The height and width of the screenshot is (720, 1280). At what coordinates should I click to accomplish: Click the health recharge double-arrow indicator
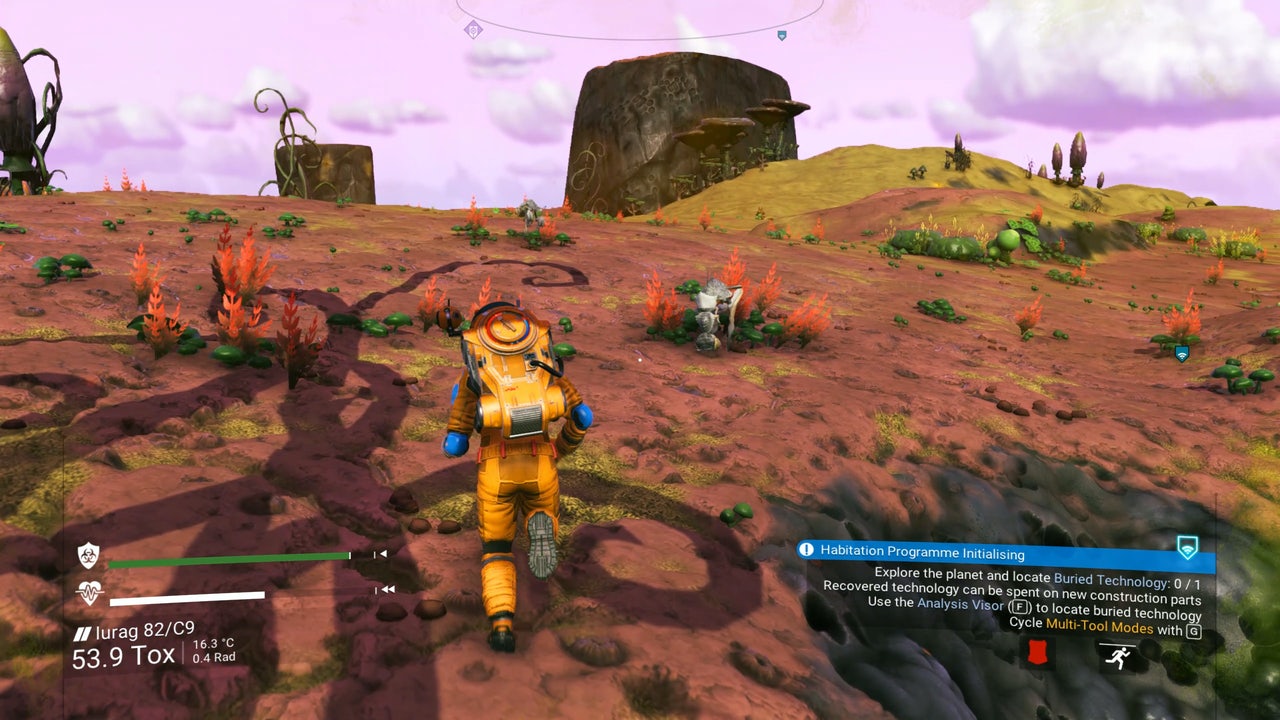click(386, 589)
